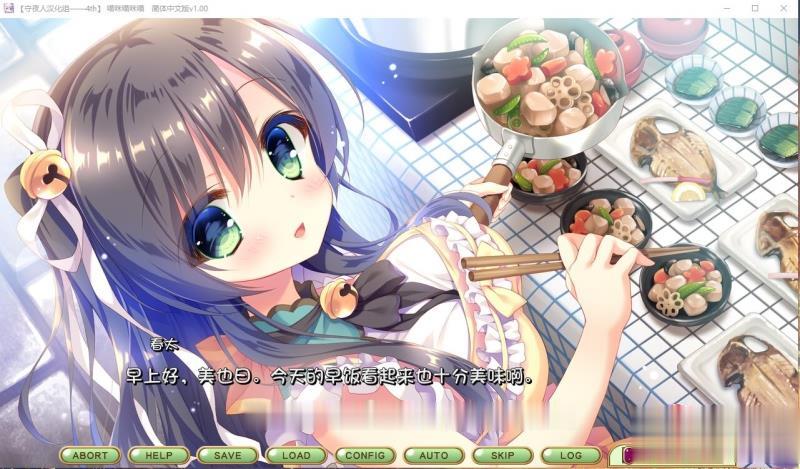This screenshot has height=469, width=800.
Task: Open the LOAD menu
Action: [x=296, y=455]
